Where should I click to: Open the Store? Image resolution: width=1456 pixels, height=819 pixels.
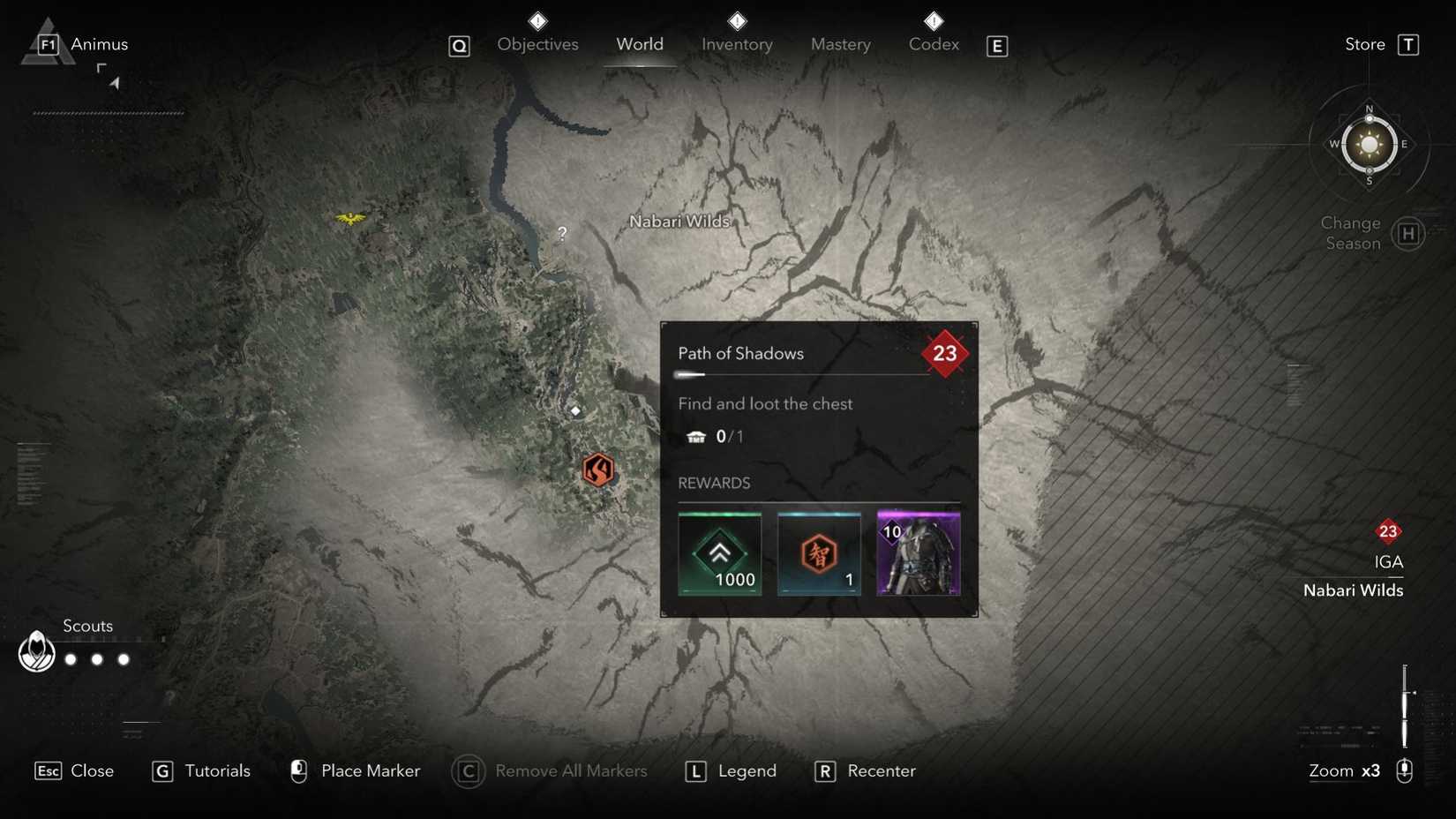1363,43
